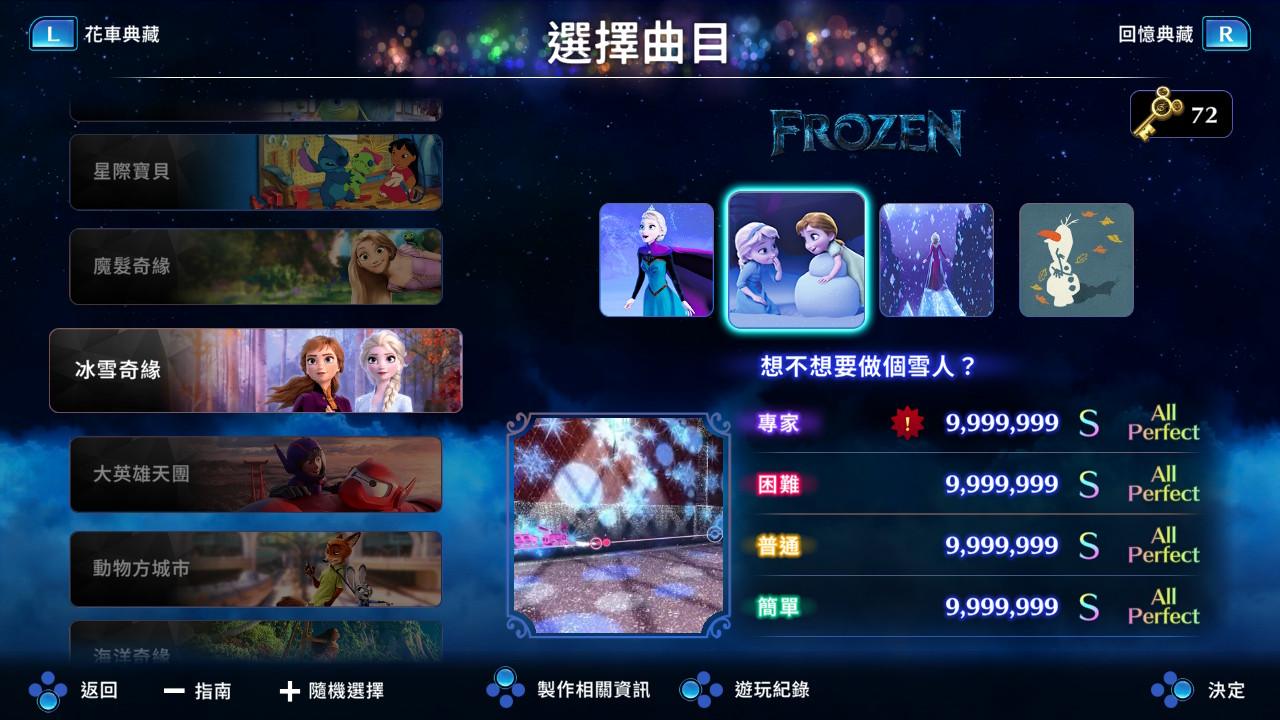Click the red exclamation badge on 專家 row
The height and width of the screenshot is (720, 1280).
[905, 423]
